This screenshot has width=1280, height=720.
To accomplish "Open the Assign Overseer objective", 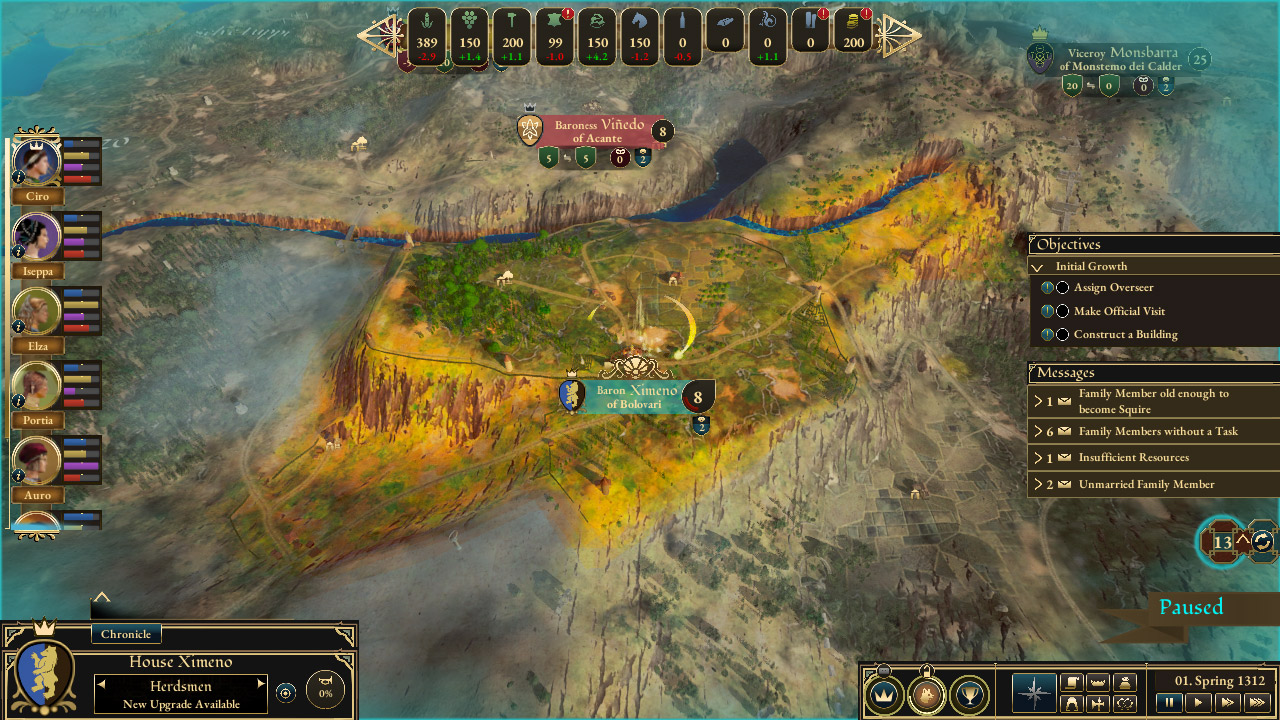I will tap(1113, 288).
